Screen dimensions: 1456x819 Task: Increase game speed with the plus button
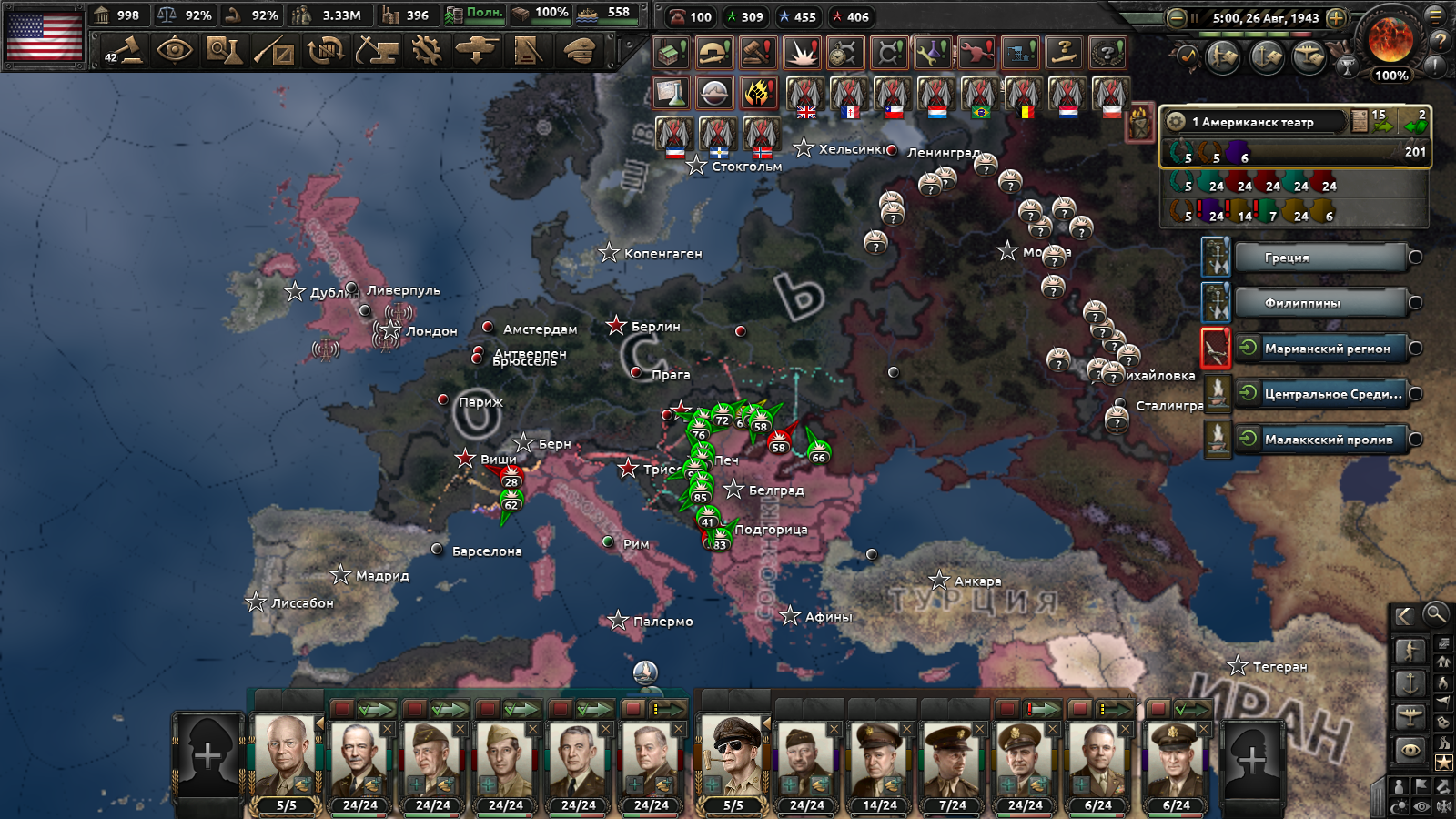1336,17
